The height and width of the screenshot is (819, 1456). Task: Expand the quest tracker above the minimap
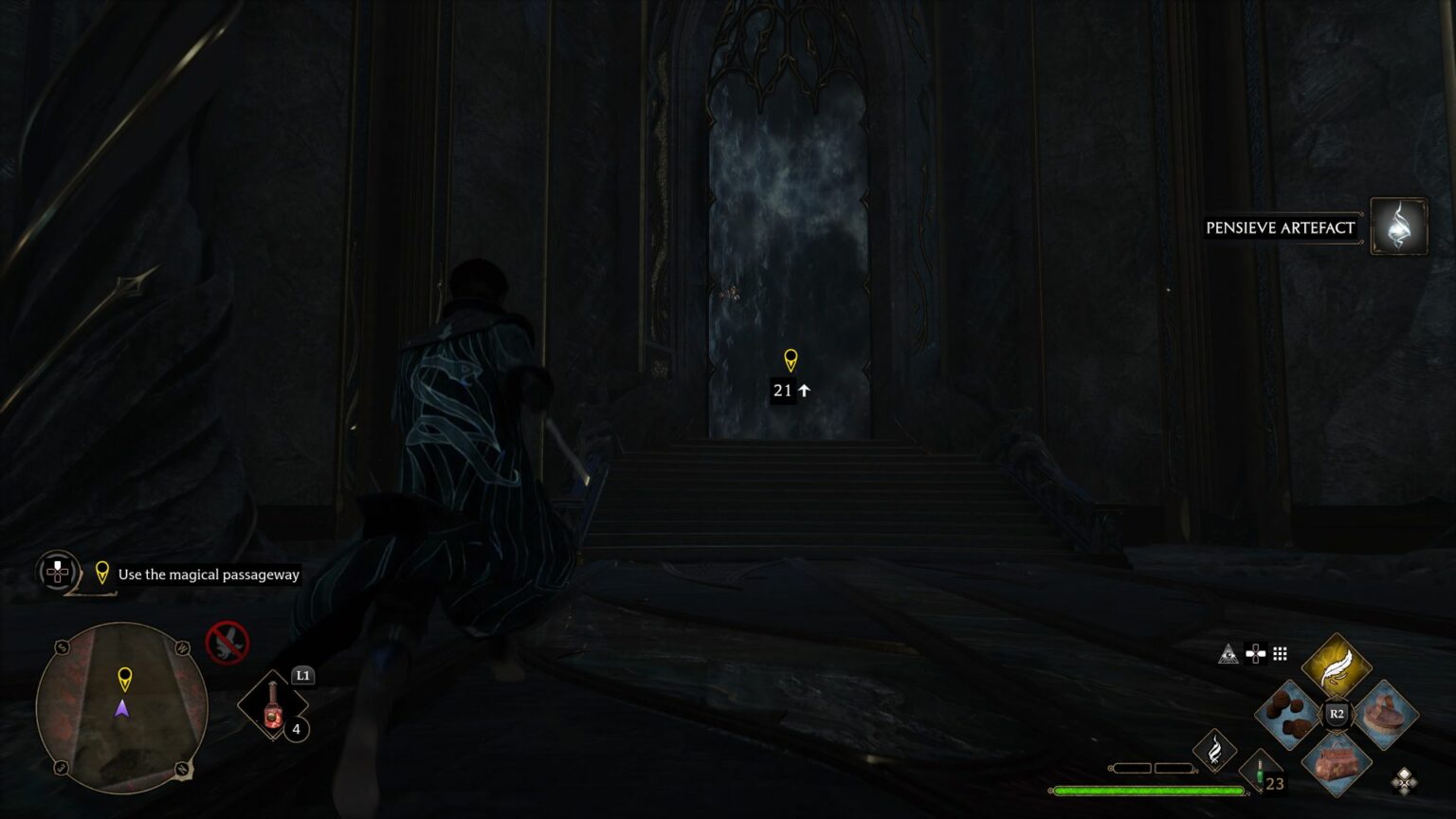57,573
